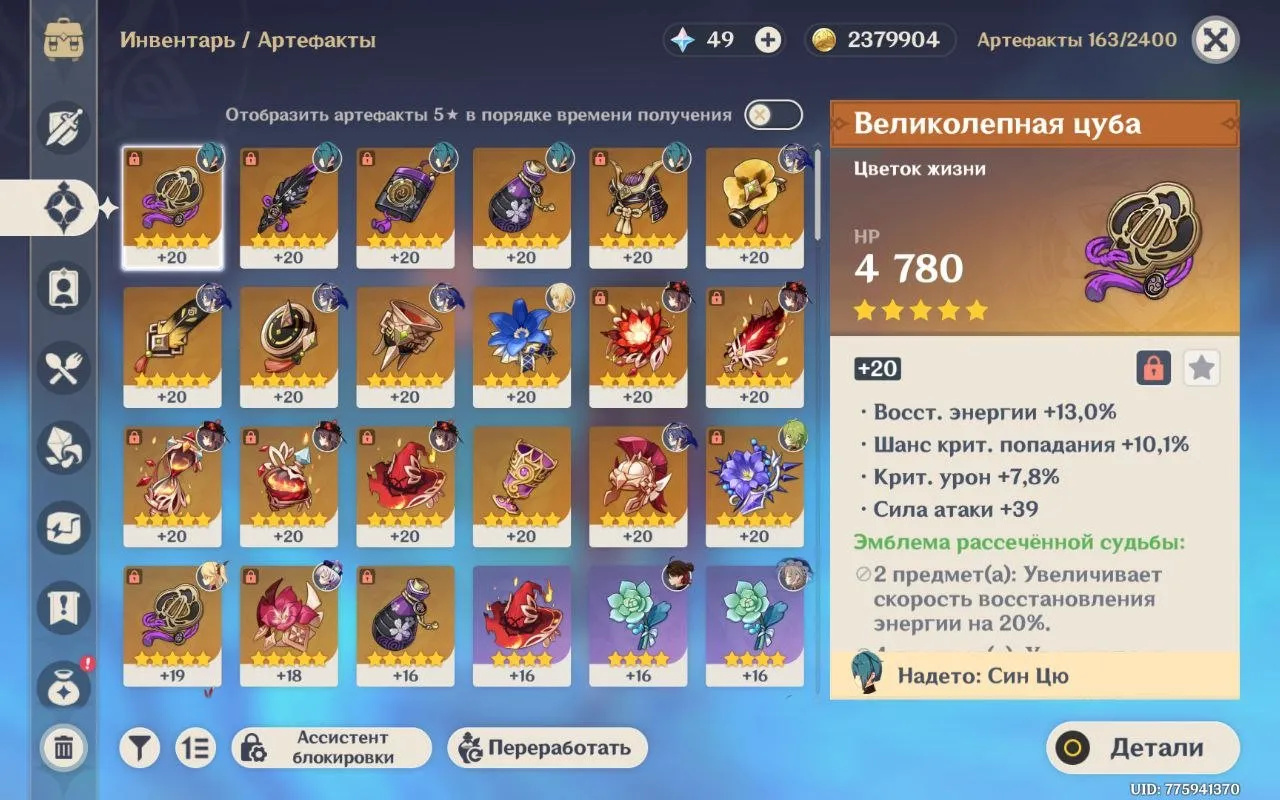Unlock the selected artifact via red padlock

[x=1153, y=368]
